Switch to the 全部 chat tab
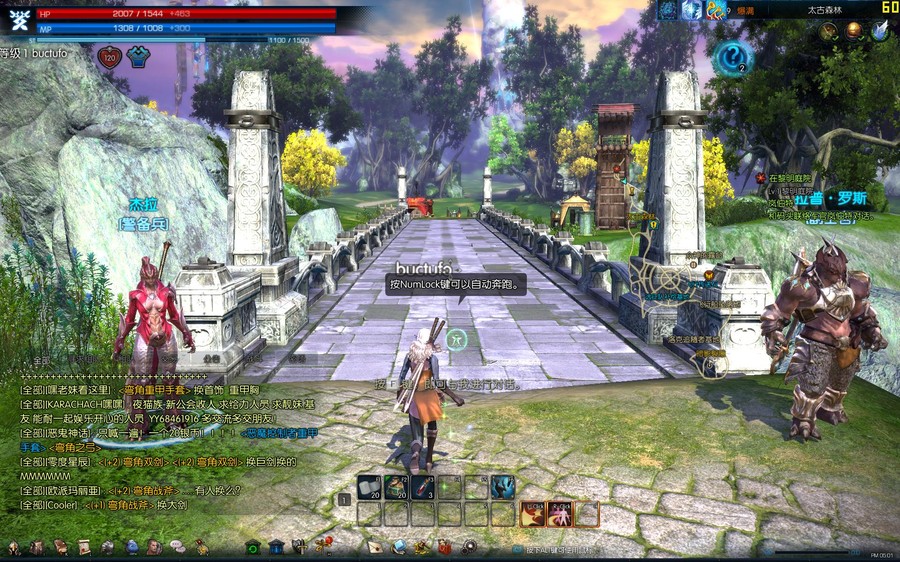Viewport: 900px width, 562px height. click(41, 360)
